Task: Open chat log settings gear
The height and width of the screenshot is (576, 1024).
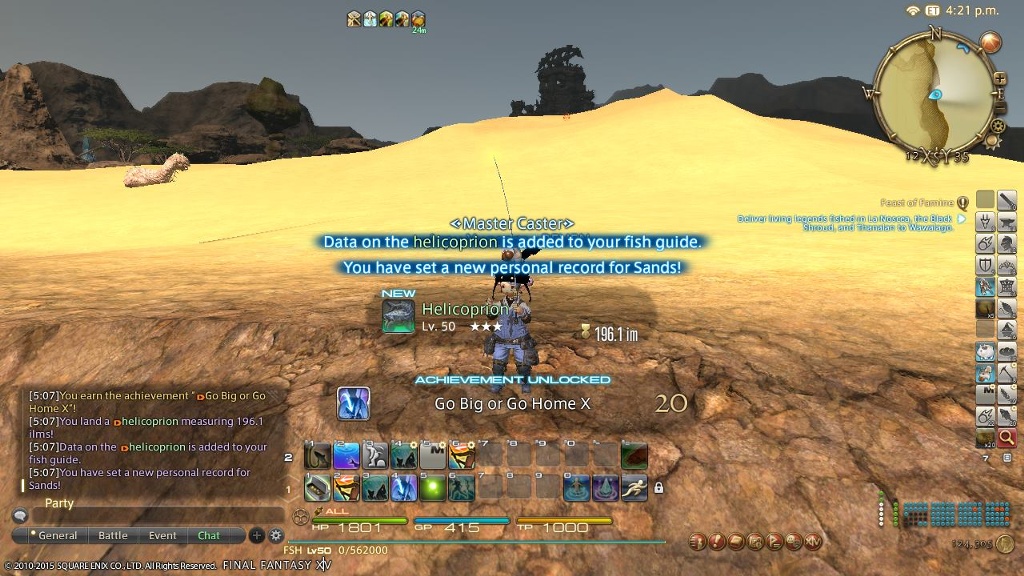Action: [x=275, y=536]
